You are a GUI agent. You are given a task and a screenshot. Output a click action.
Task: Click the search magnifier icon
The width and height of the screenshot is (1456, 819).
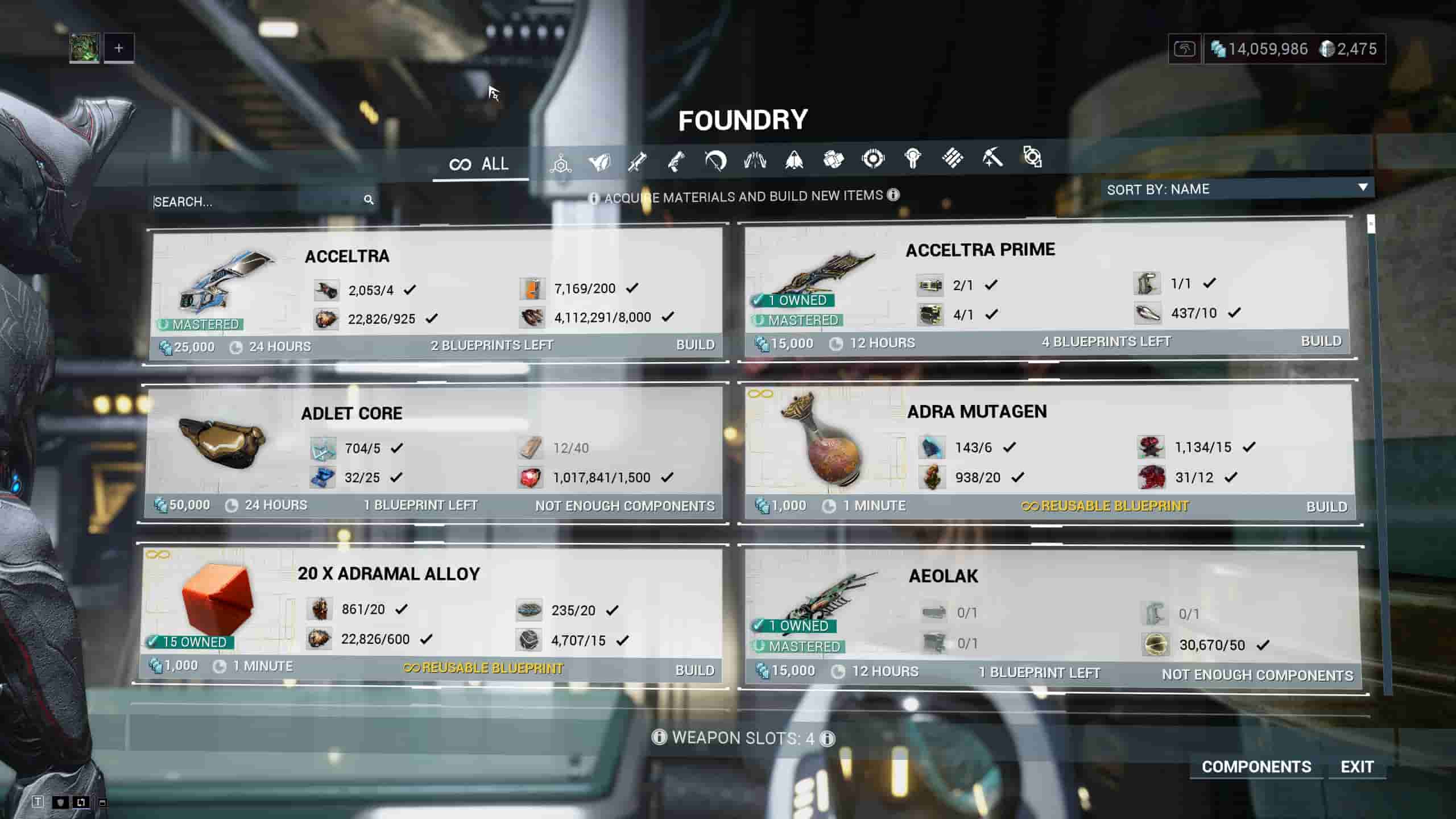(x=370, y=200)
